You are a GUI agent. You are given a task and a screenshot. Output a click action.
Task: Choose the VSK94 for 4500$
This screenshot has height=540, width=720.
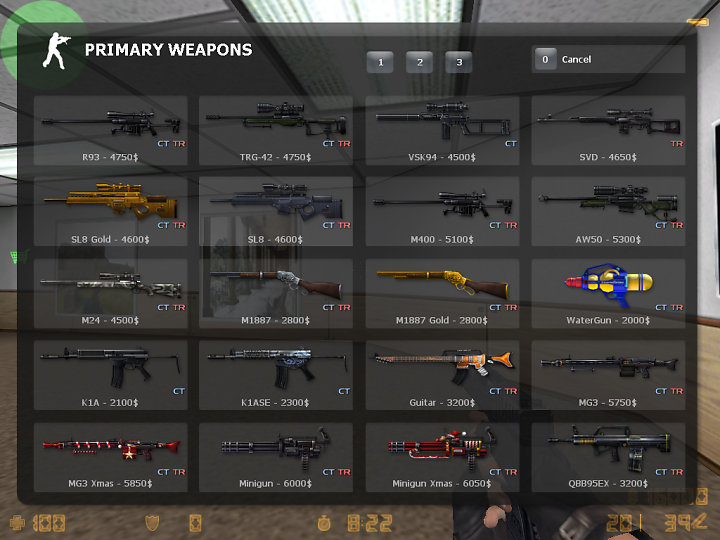[x=442, y=130]
